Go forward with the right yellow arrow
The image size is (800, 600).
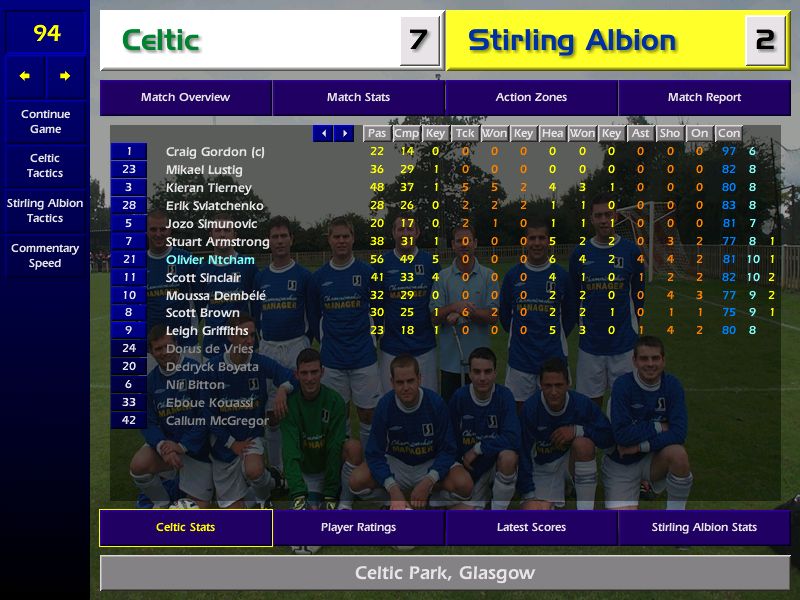(x=65, y=76)
